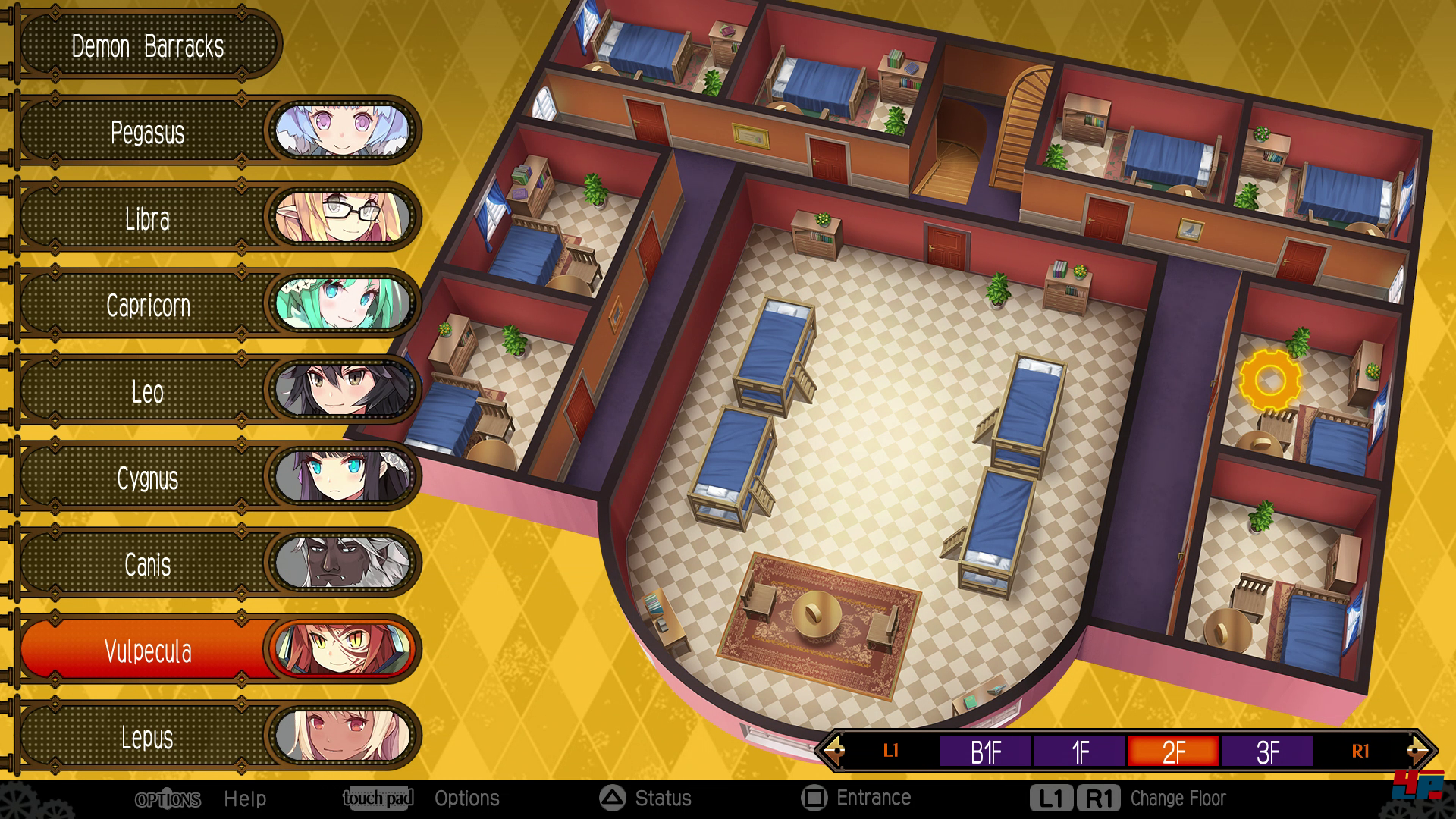Click the left arrow of floor selector
Viewport: 1456px width, 819px height.
click(x=833, y=752)
